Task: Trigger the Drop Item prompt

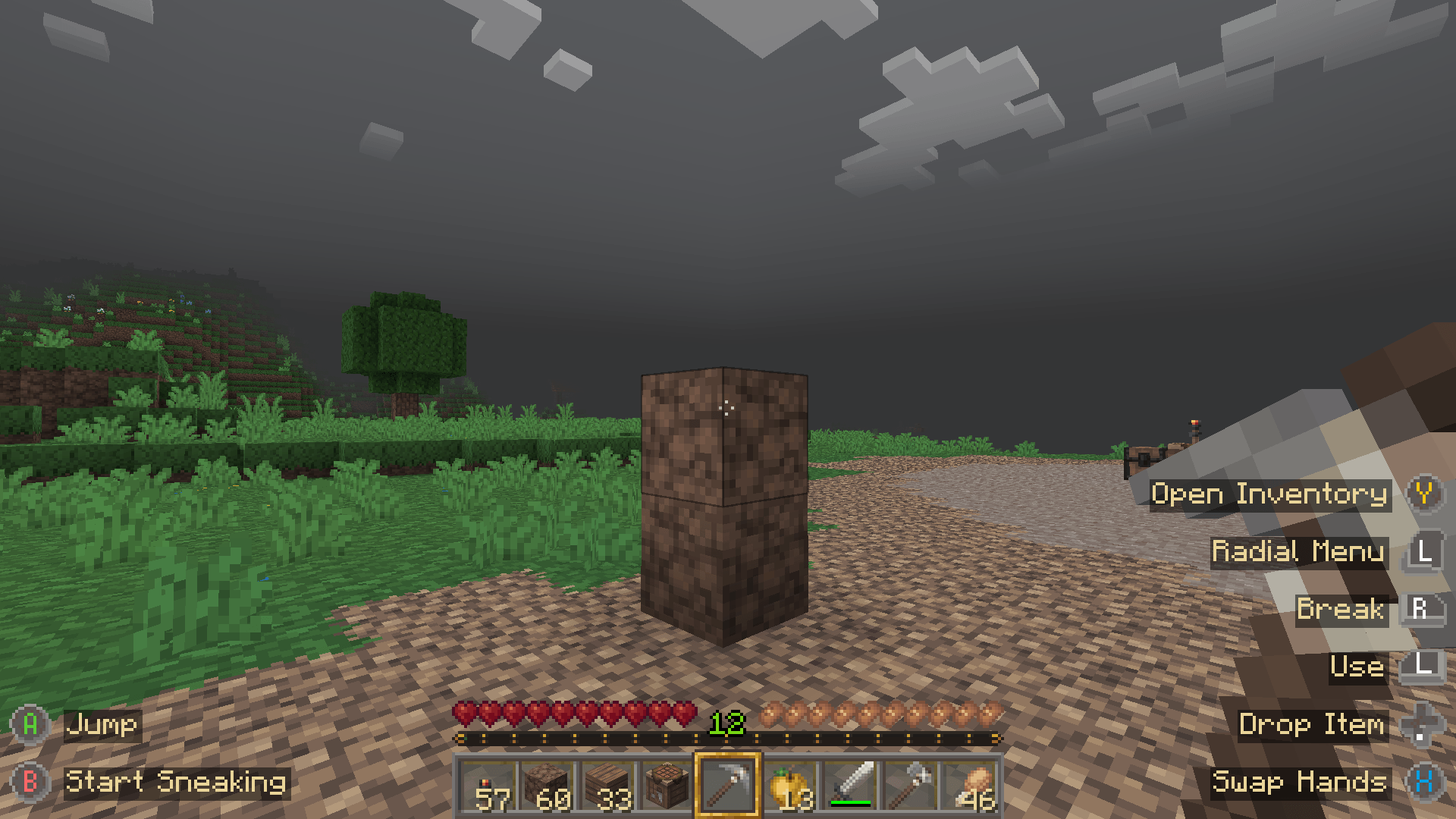Action: click(x=1313, y=725)
